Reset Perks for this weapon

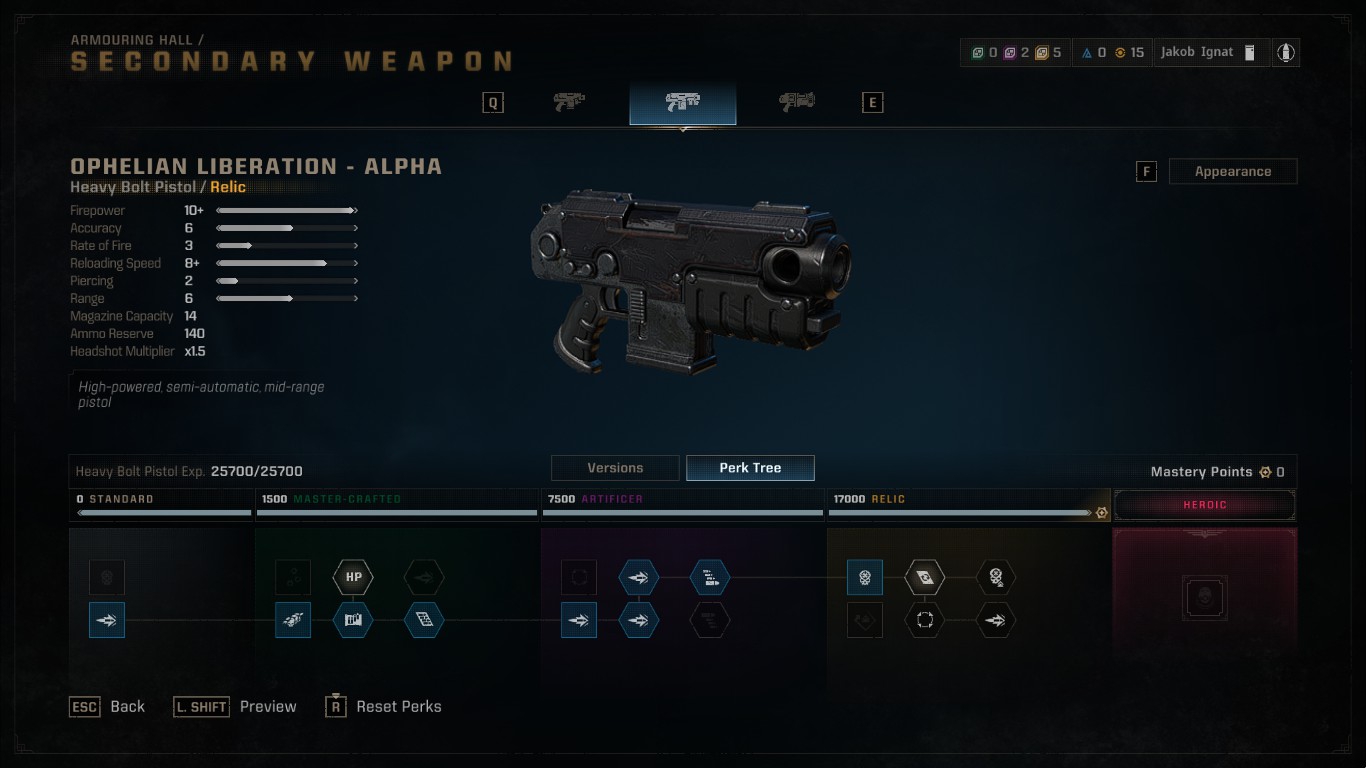pyautogui.click(x=384, y=707)
